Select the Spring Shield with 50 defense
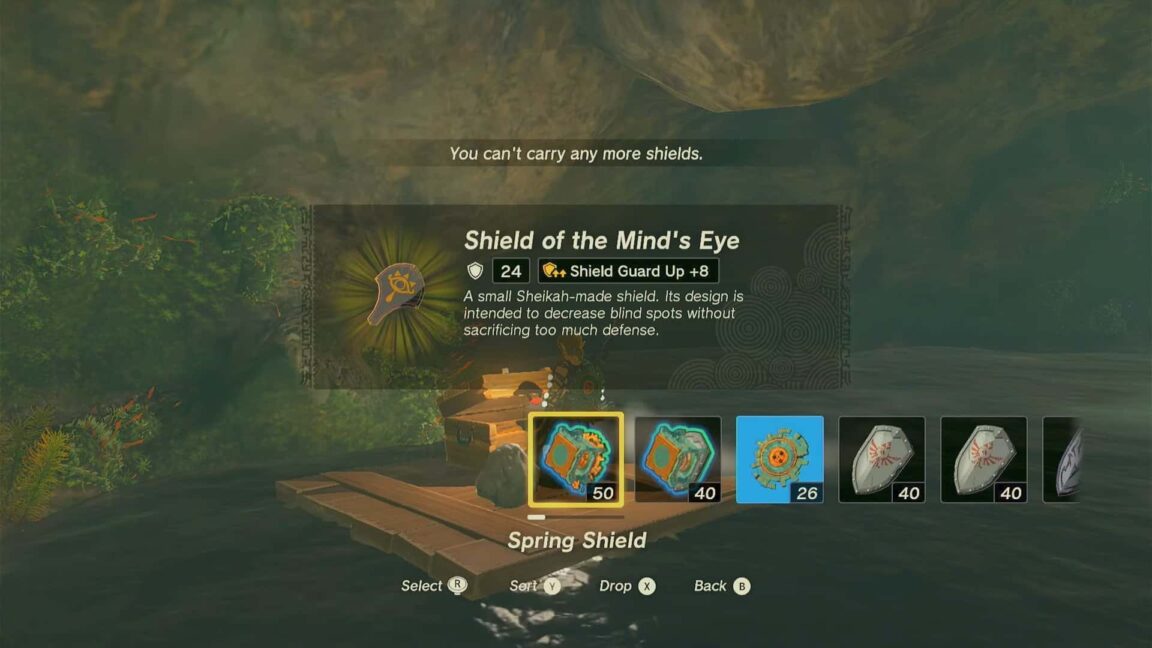This screenshot has height=648, width=1152. pos(576,459)
